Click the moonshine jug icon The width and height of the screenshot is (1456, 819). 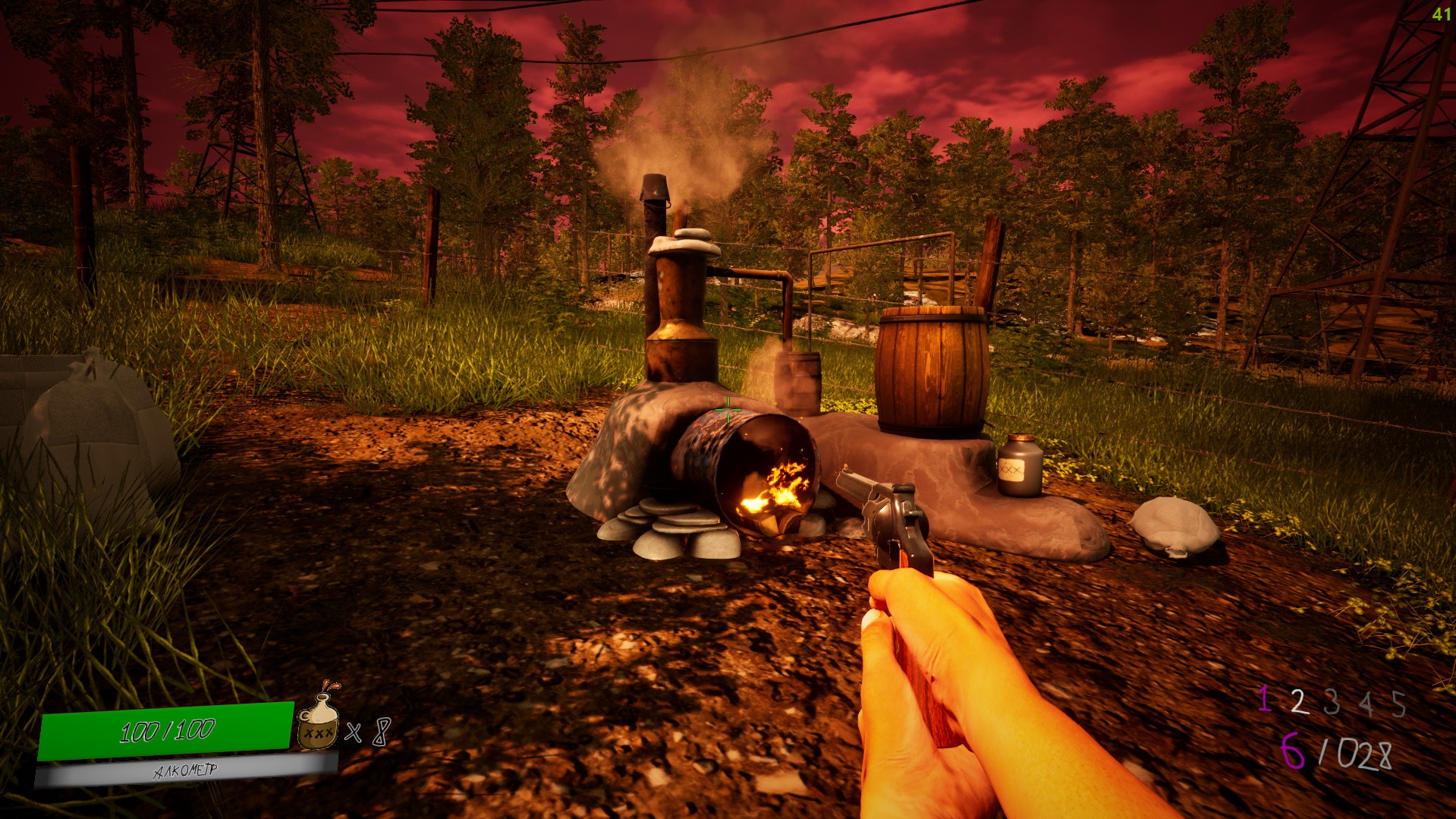[x=317, y=722]
